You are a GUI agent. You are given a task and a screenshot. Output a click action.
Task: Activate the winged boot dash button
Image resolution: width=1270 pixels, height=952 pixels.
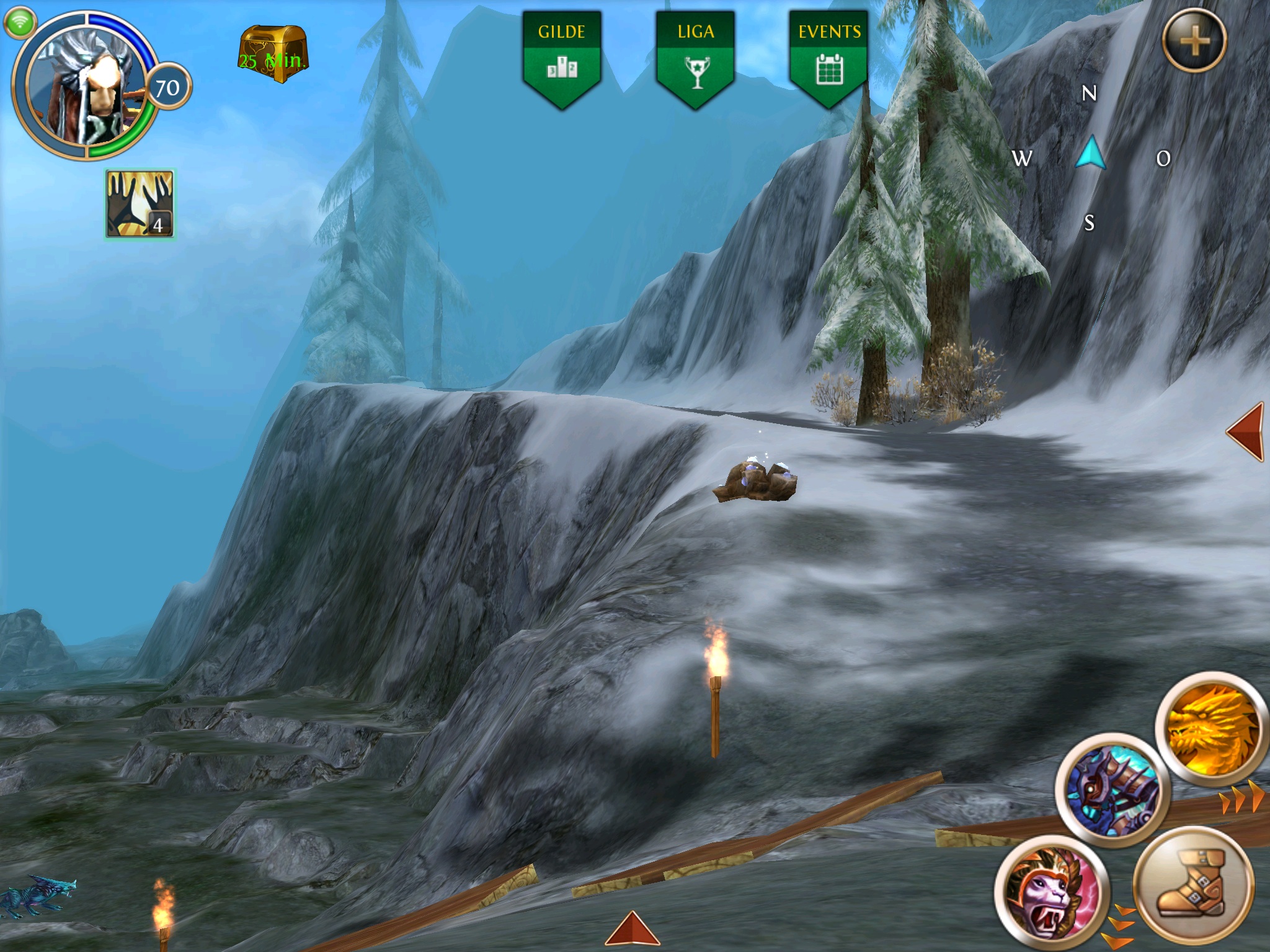(1194, 884)
